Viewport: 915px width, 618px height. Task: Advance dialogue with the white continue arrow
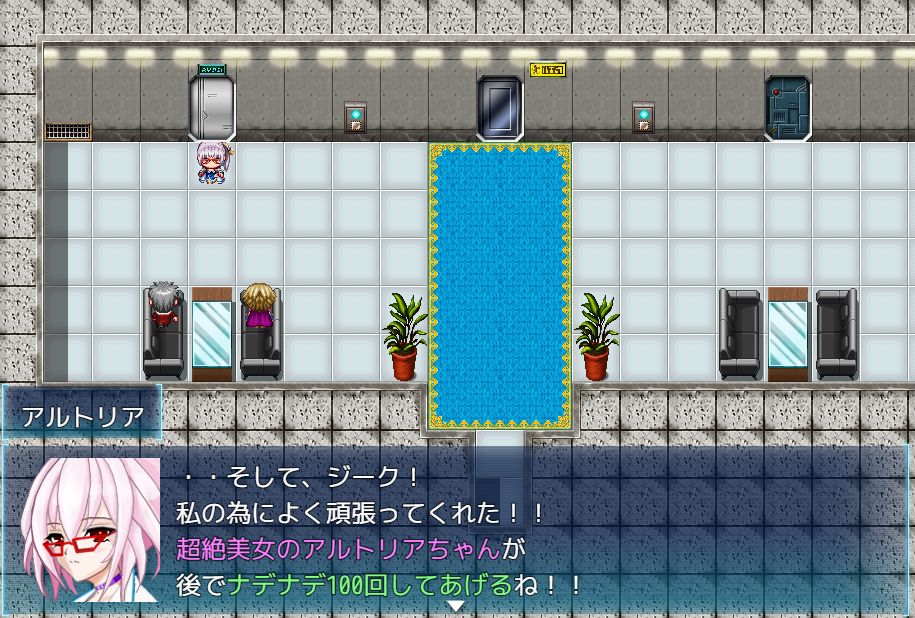[x=456, y=606]
